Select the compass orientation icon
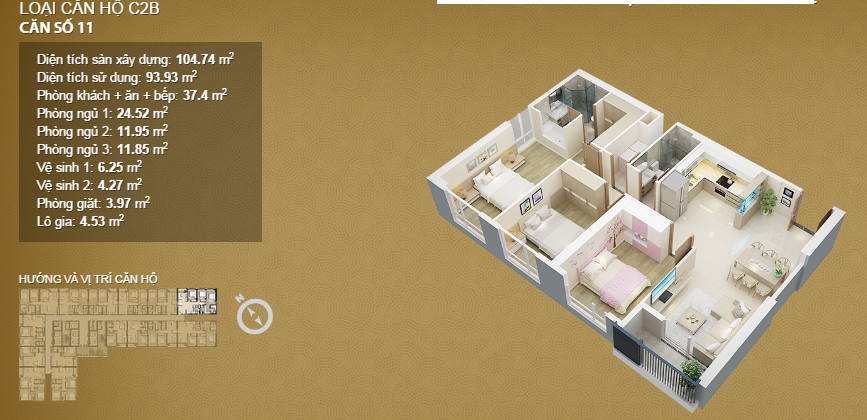 pyautogui.click(x=254, y=315)
